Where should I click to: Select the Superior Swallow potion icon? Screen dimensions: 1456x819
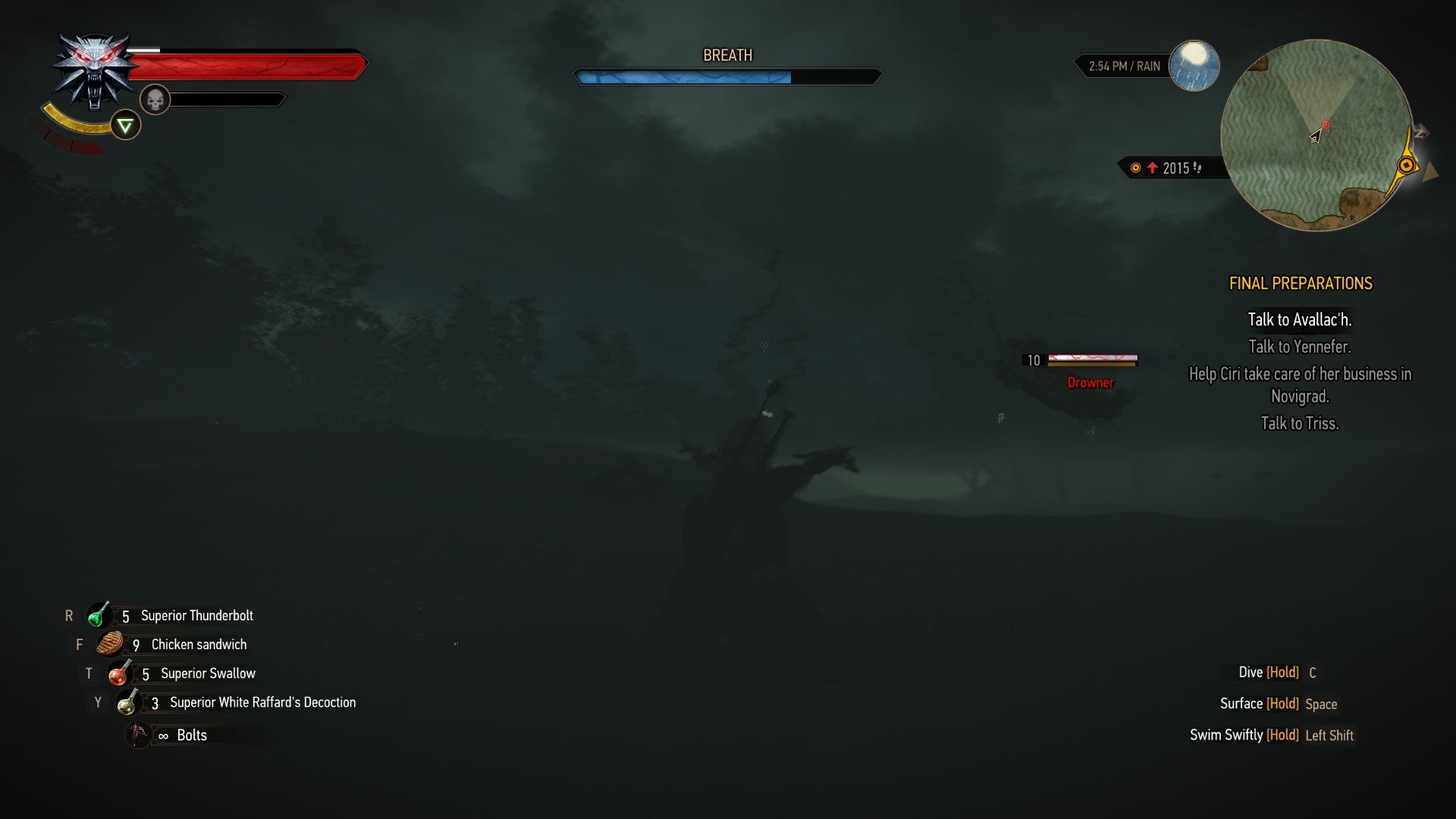click(x=120, y=673)
